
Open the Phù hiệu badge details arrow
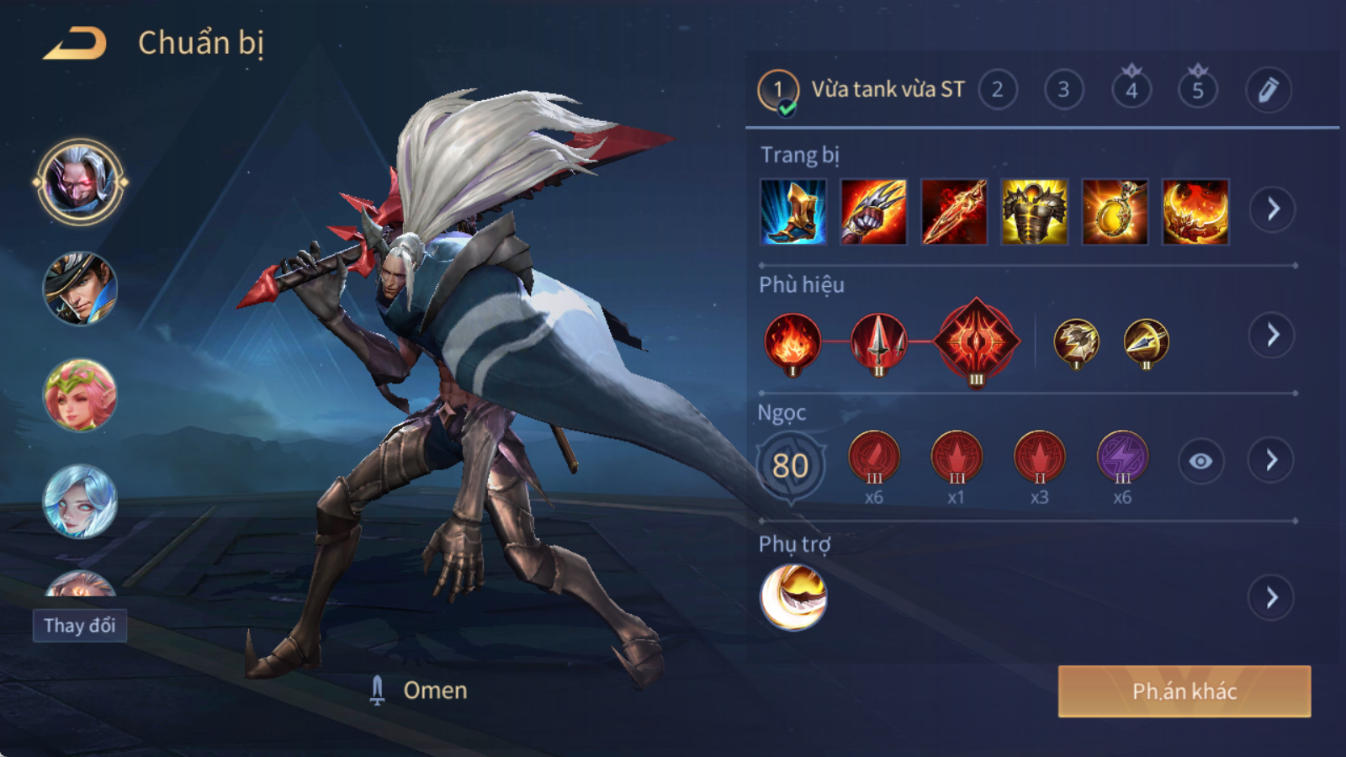click(x=1272, y=335)
